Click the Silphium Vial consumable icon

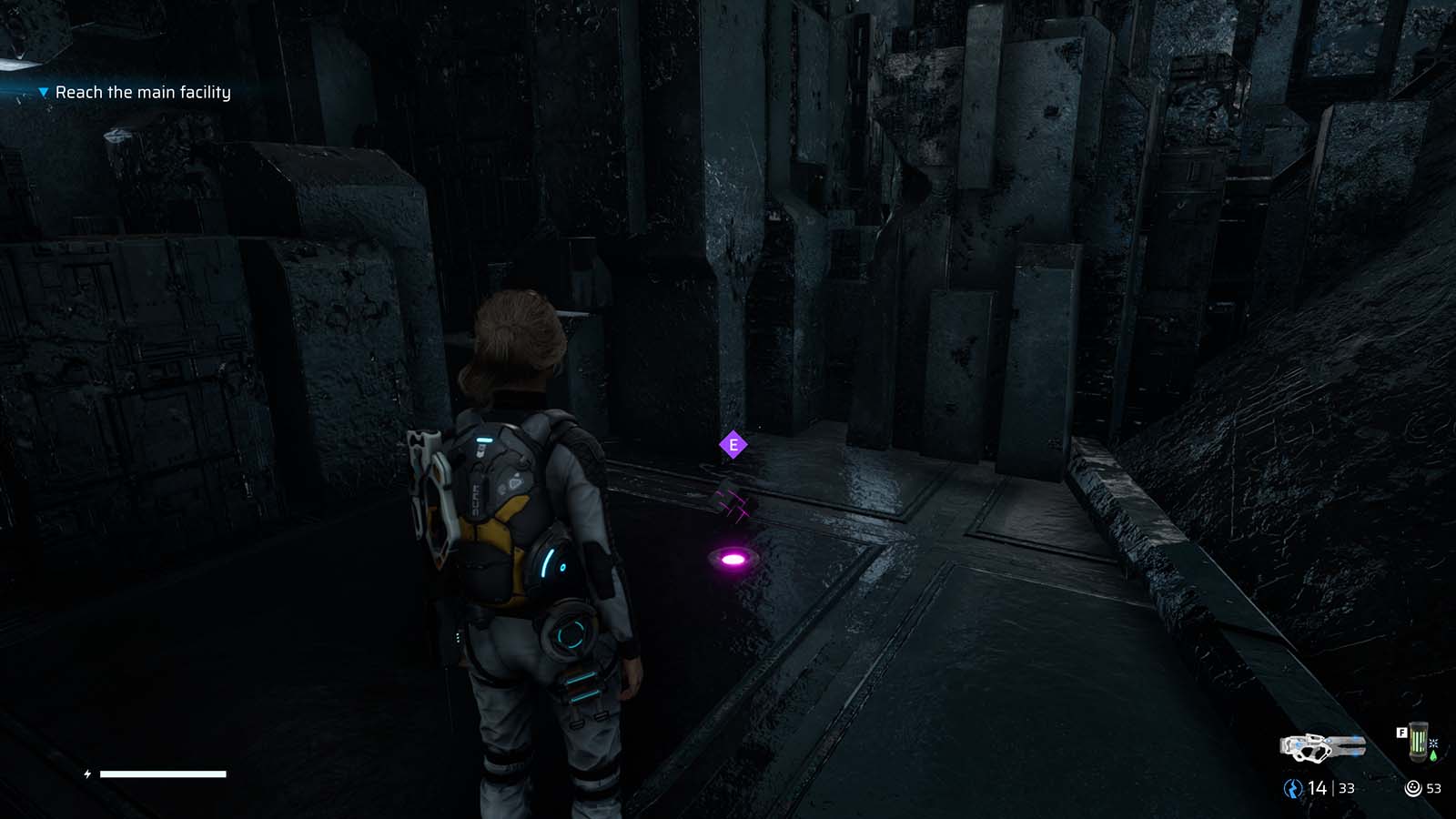pyautogui.click(x=1420, y=741)
